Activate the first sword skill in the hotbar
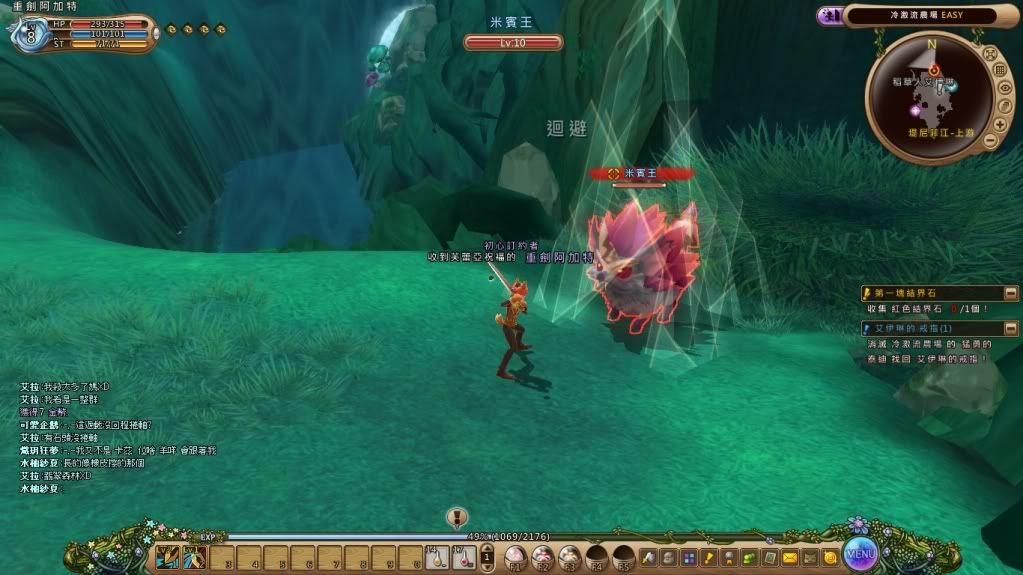1023x575 pixels. pyautogui.click(x=167, y=557)
